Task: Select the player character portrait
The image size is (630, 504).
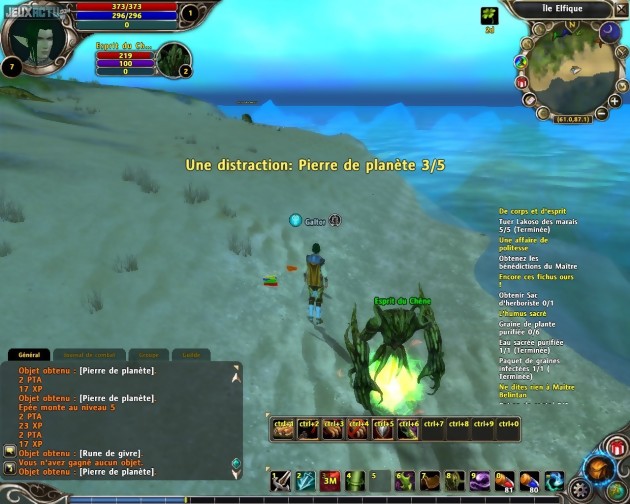Action: (39, 37)
